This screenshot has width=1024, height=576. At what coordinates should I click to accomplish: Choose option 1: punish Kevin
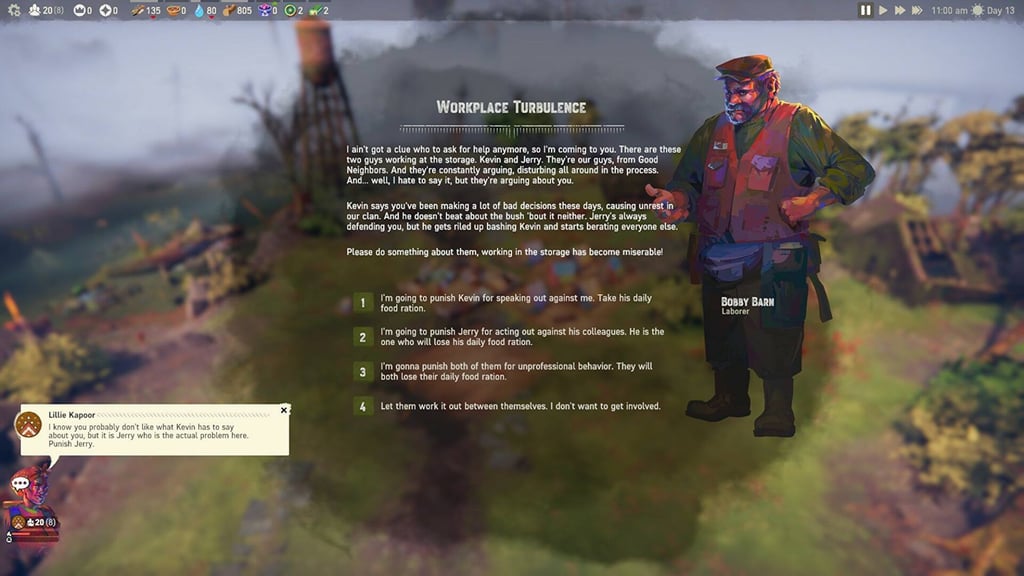coord(363,303)
